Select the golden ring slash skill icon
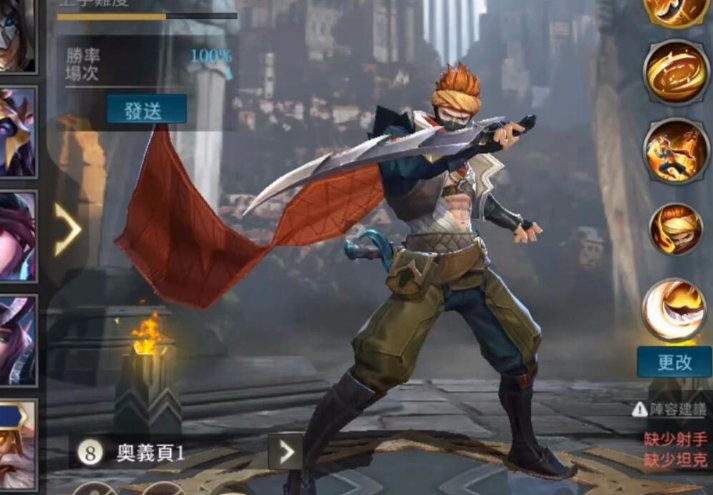Image resolution: width=713 pixels, height=495 pixels. click(676, 72)
